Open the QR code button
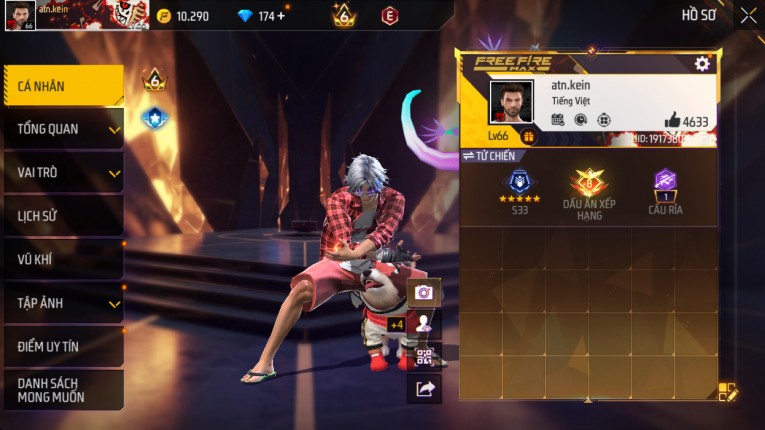765x430 pixels. (x=424, y=357)
